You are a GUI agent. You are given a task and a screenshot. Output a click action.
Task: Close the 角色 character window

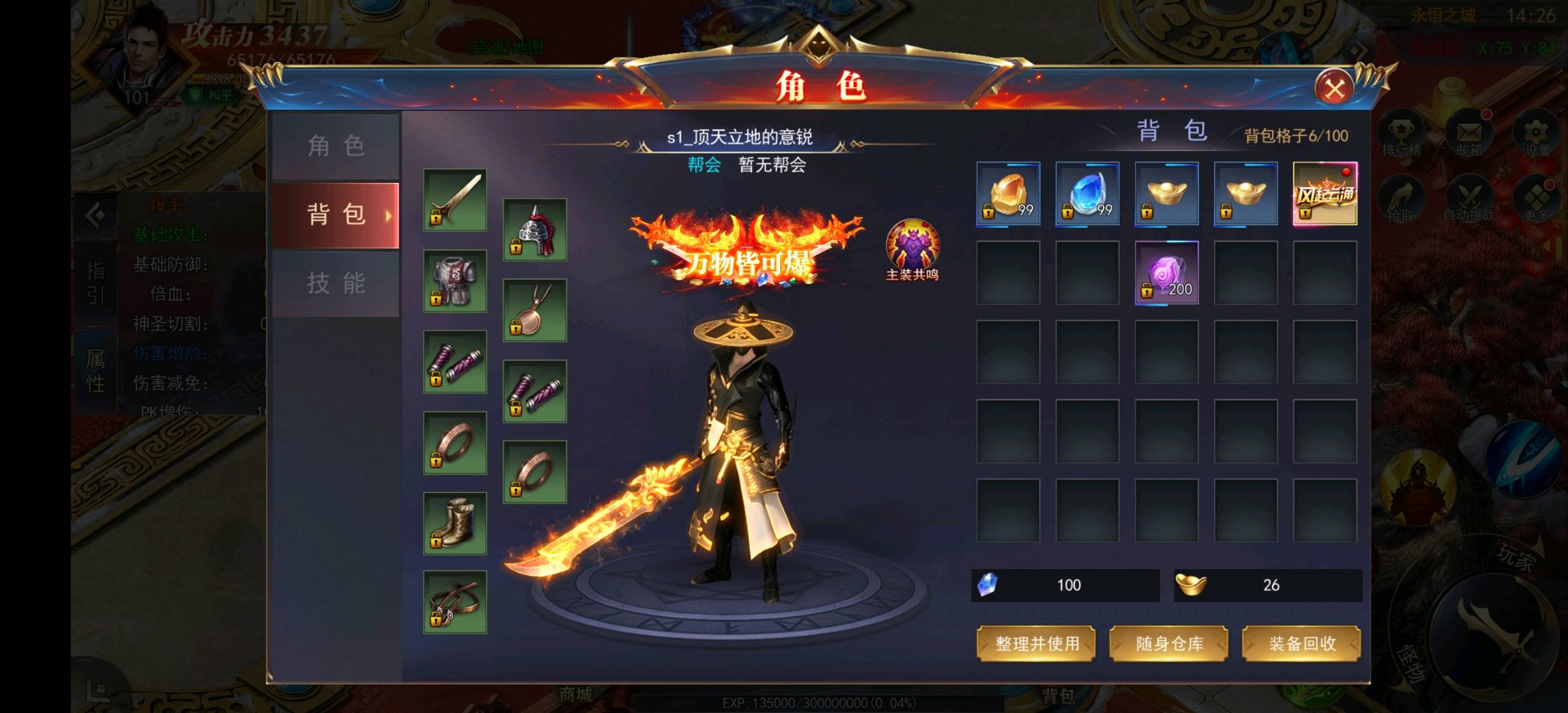(x=1334, y=89)
